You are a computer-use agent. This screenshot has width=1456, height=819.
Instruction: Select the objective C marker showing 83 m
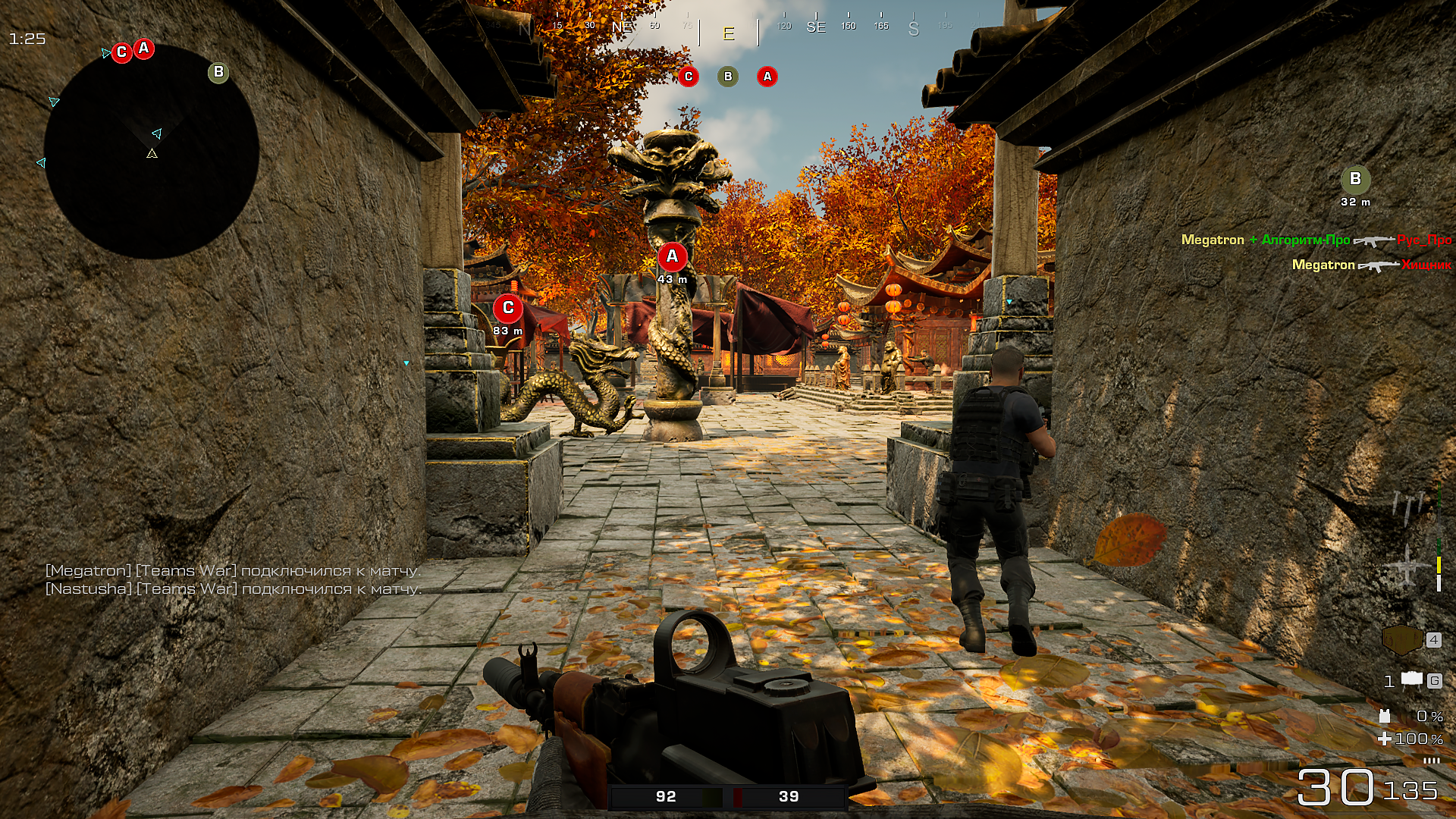tap(507, 308)
